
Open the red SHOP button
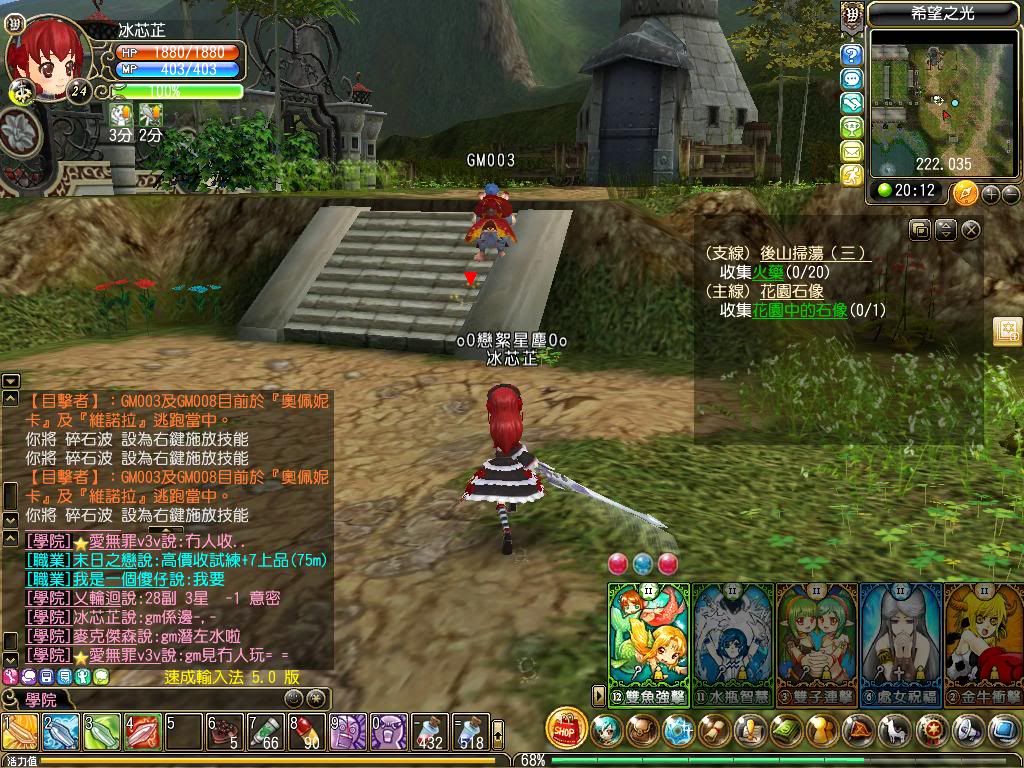tap(566, 728)
